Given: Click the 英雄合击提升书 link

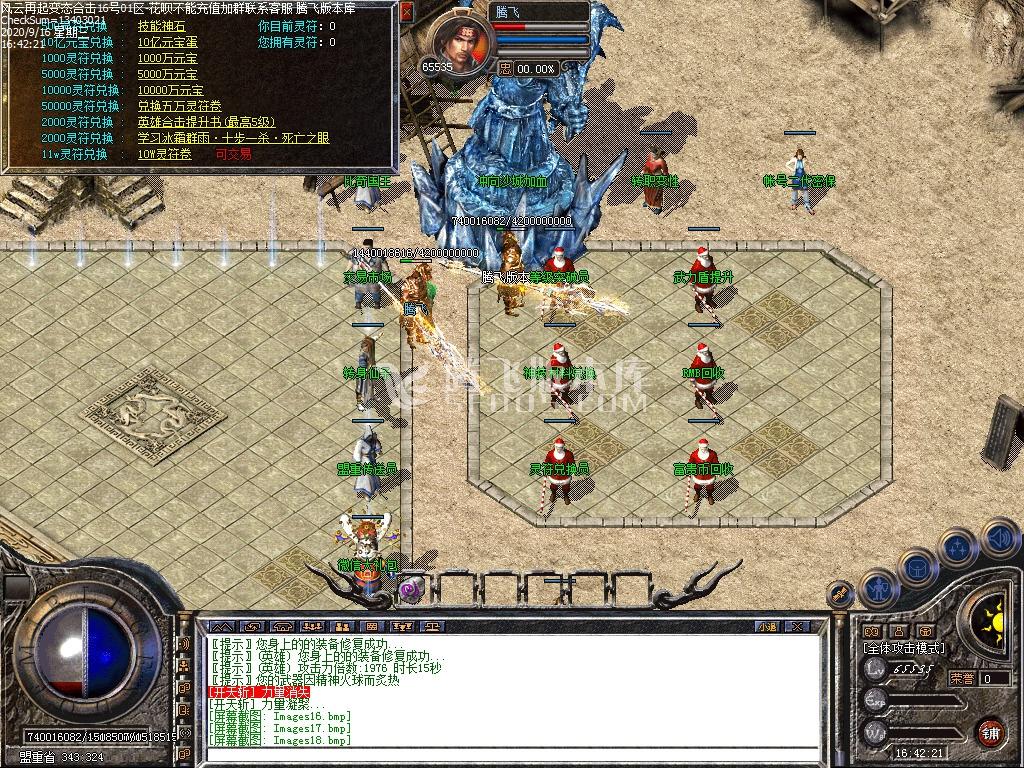Looking at the screenshot, I should point(206,122).
